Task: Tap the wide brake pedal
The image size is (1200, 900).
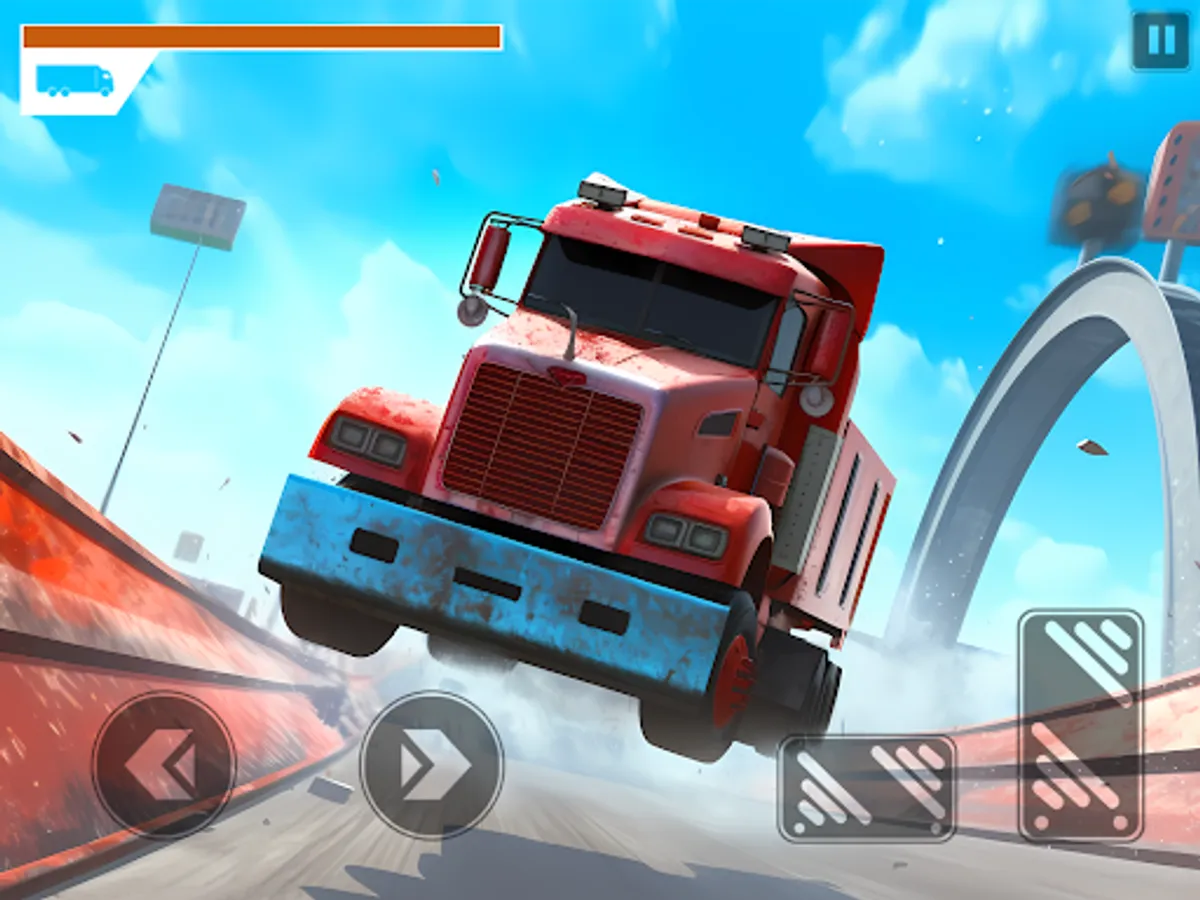Action: 867,788
